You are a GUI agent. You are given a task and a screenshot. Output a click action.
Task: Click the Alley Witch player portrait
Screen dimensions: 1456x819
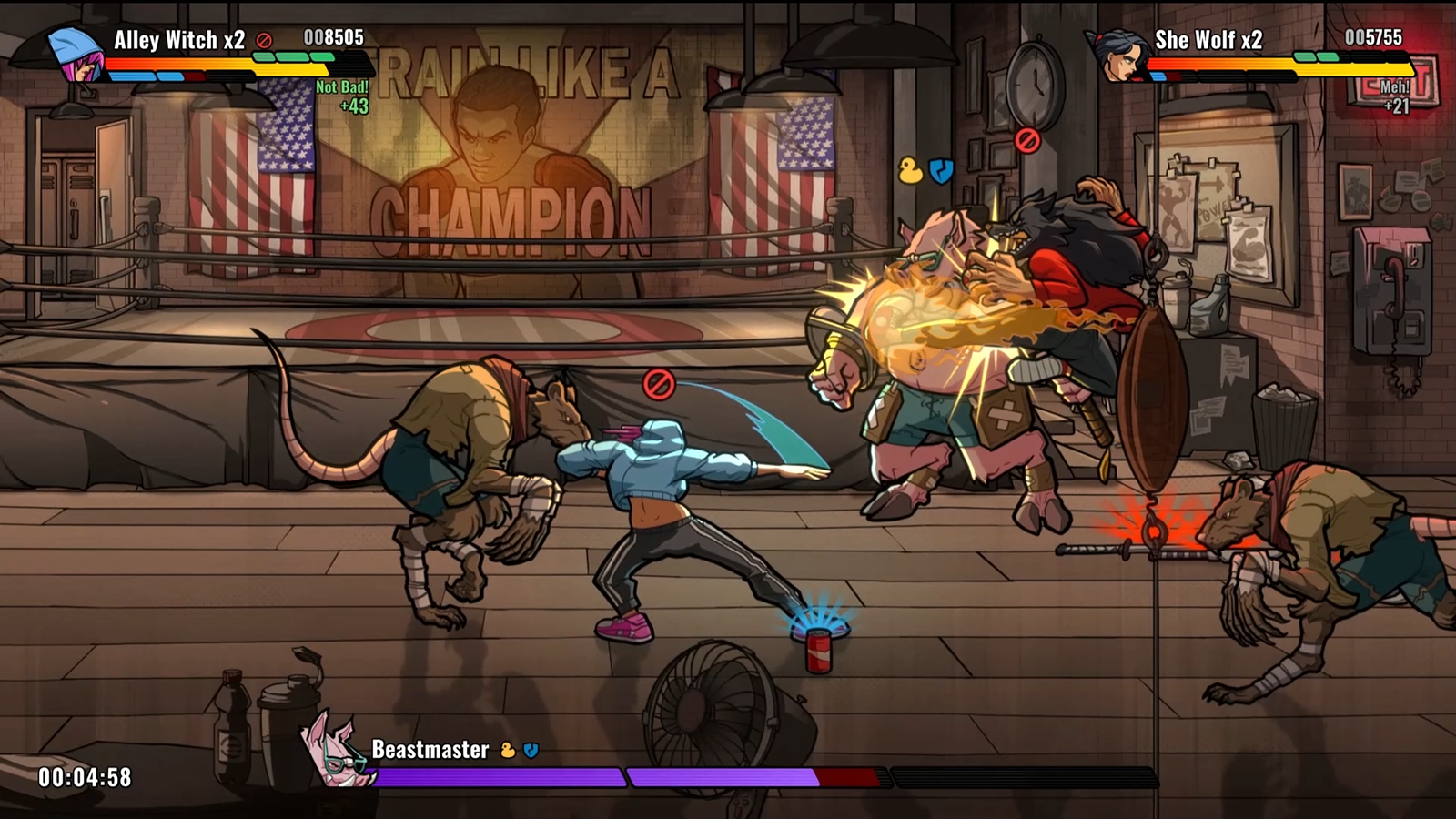point(75,53)
